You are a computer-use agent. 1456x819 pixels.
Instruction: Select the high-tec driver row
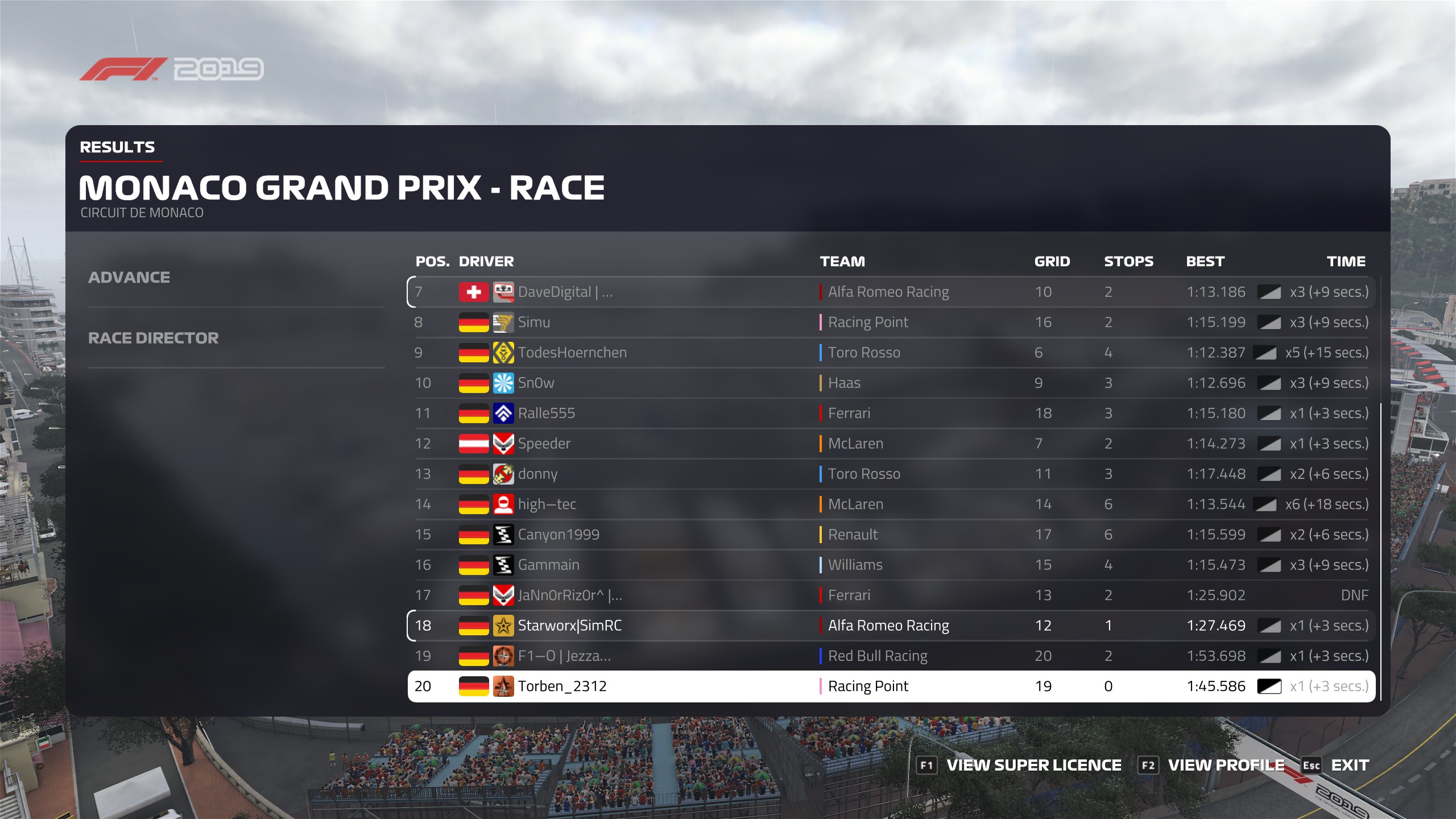coord(891,504)
